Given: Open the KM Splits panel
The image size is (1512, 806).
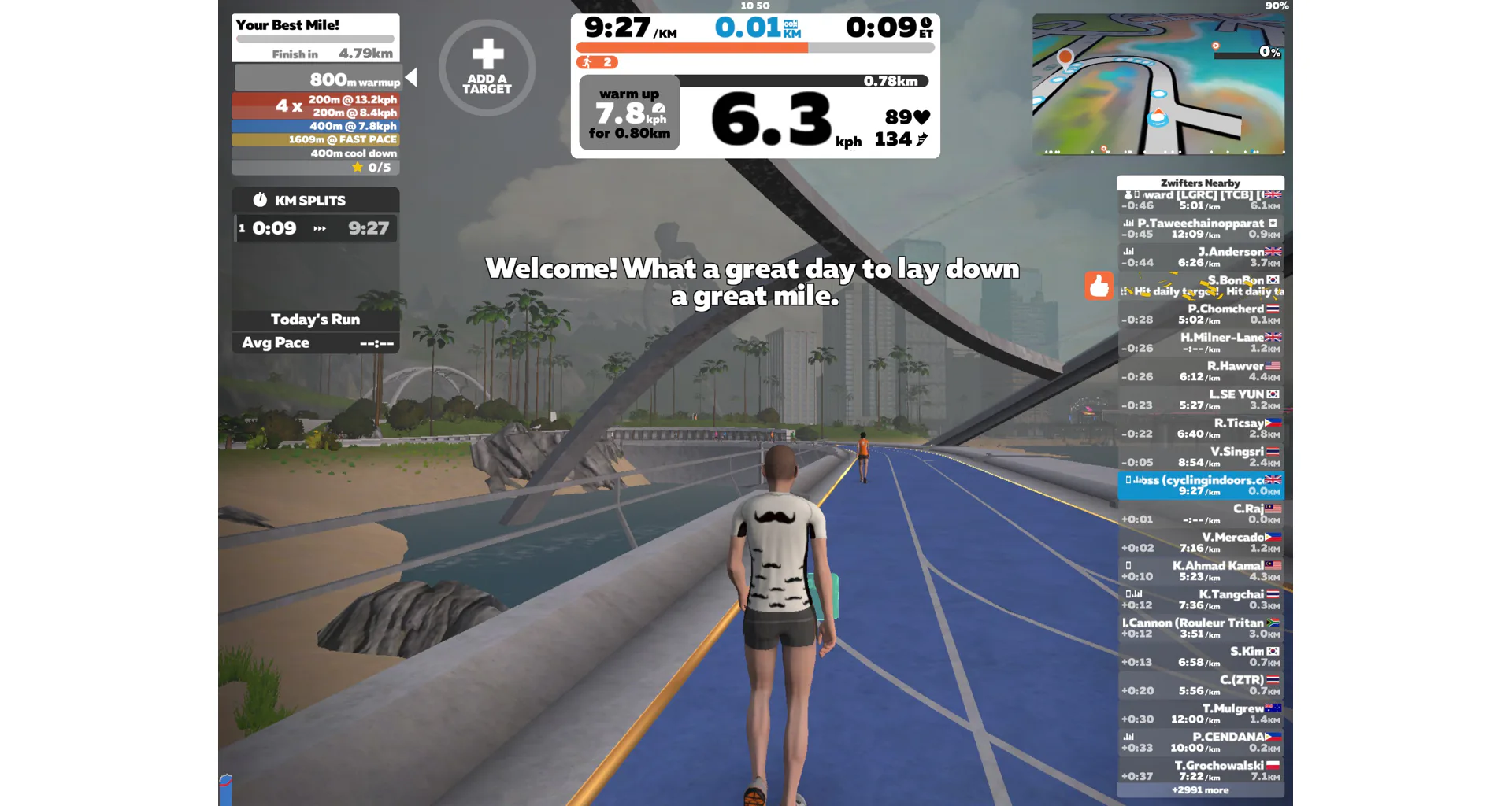Looking at the screenshot, I should (315, 200).
